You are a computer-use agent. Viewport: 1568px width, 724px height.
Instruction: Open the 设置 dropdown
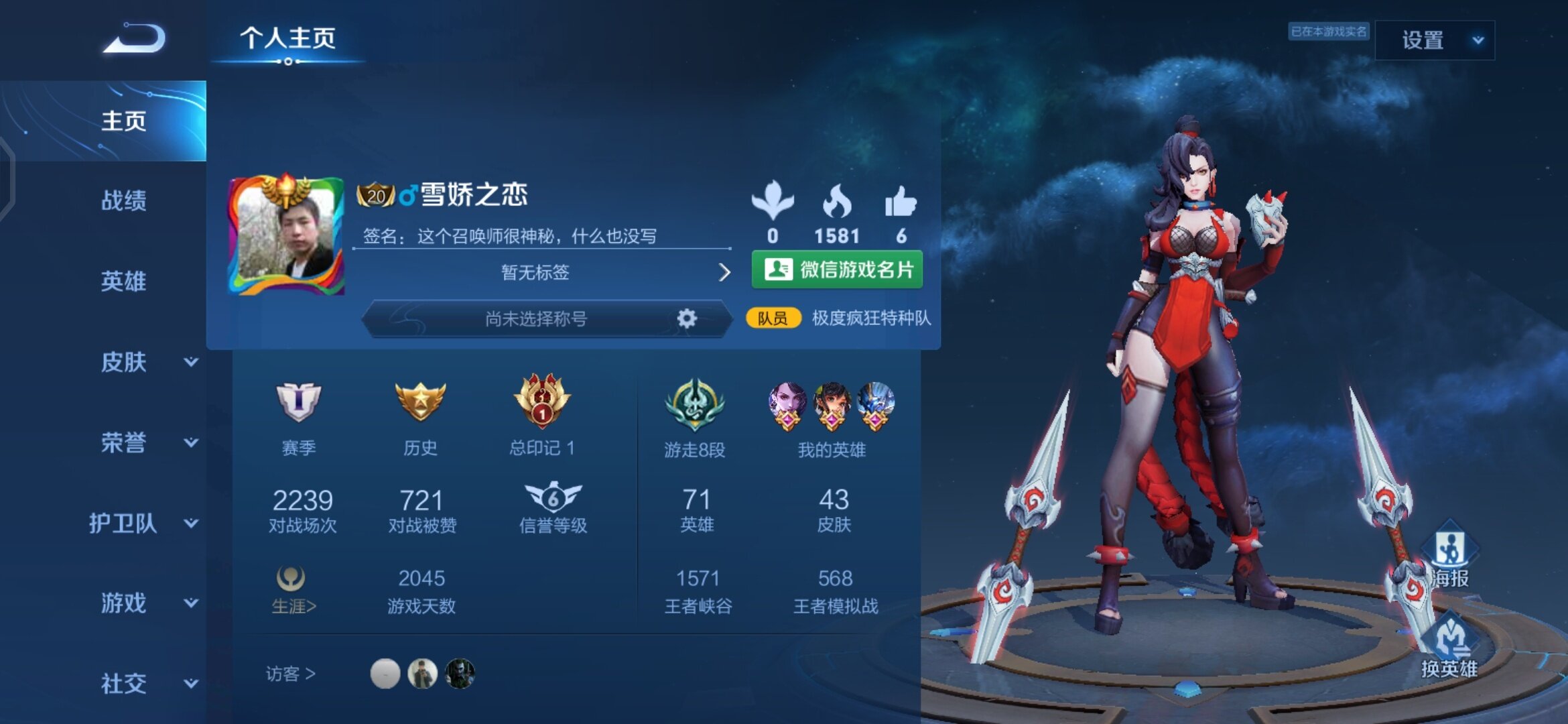(x=1435, y=40)
